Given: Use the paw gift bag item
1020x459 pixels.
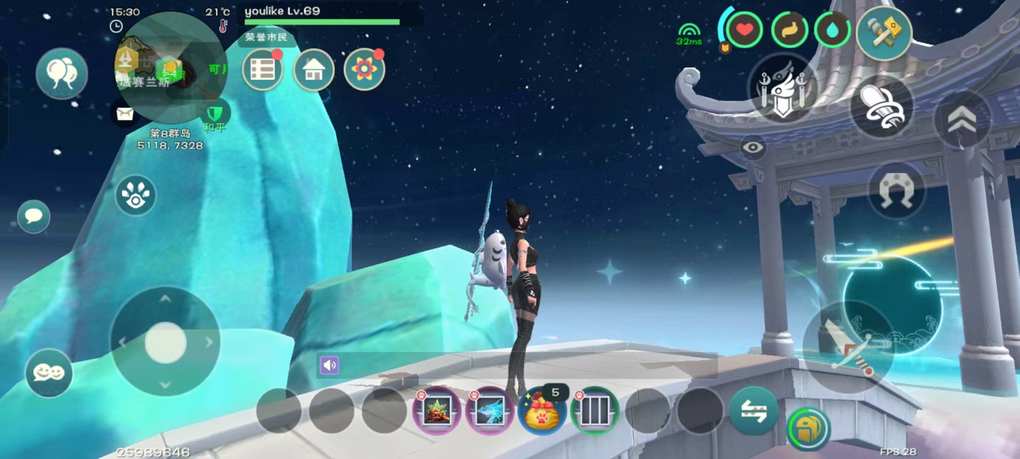Looking at the screenshot, I should (542, 410).
